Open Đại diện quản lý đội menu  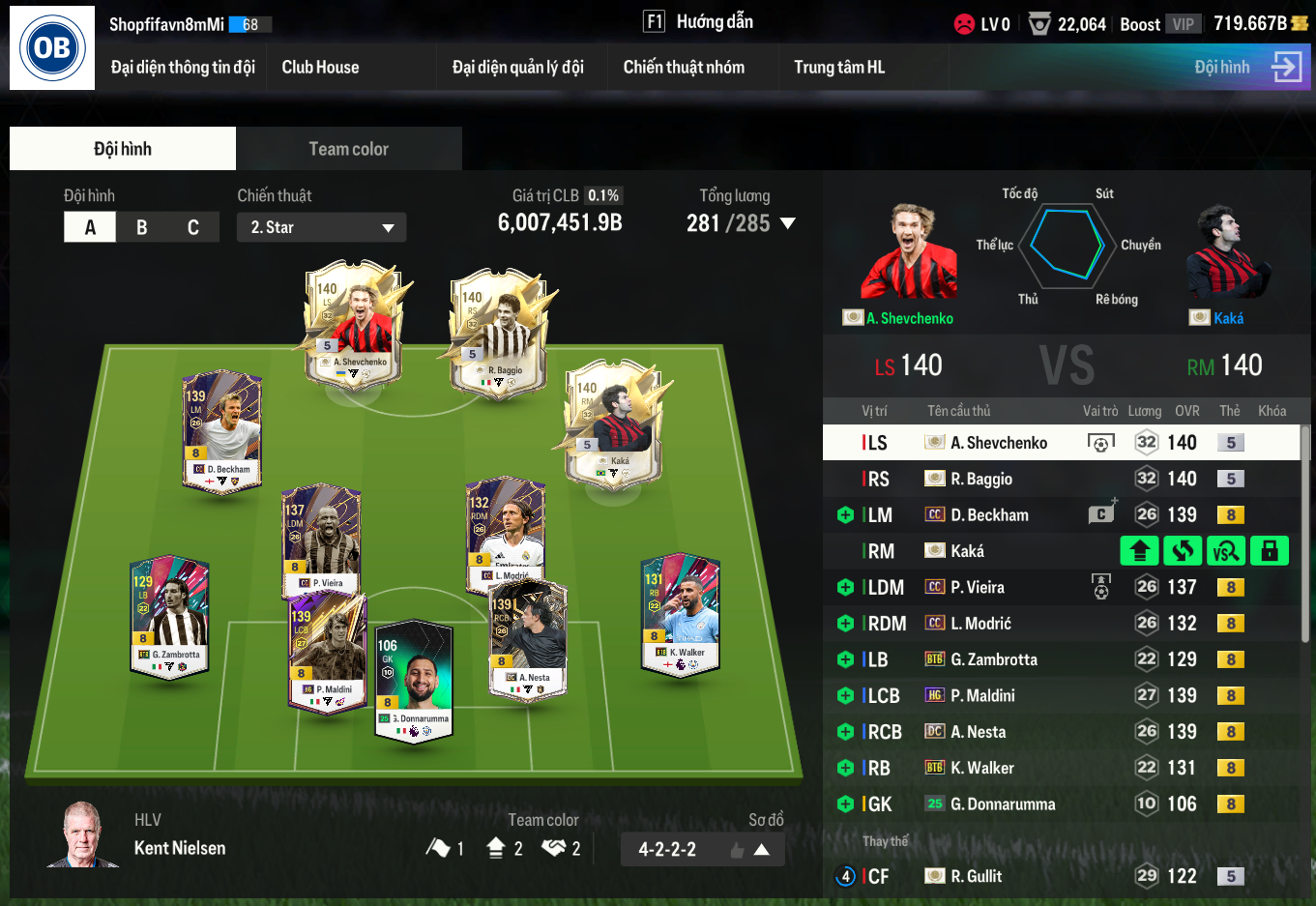point(517,67)
